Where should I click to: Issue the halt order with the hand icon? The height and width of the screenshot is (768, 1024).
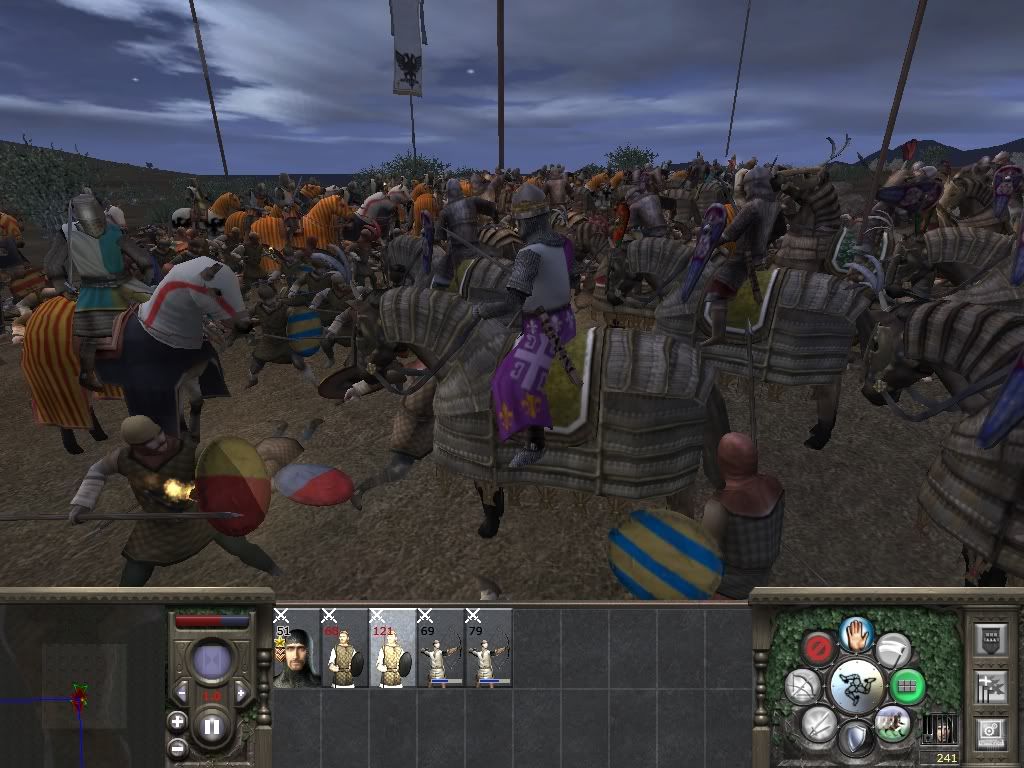(856, 633)
